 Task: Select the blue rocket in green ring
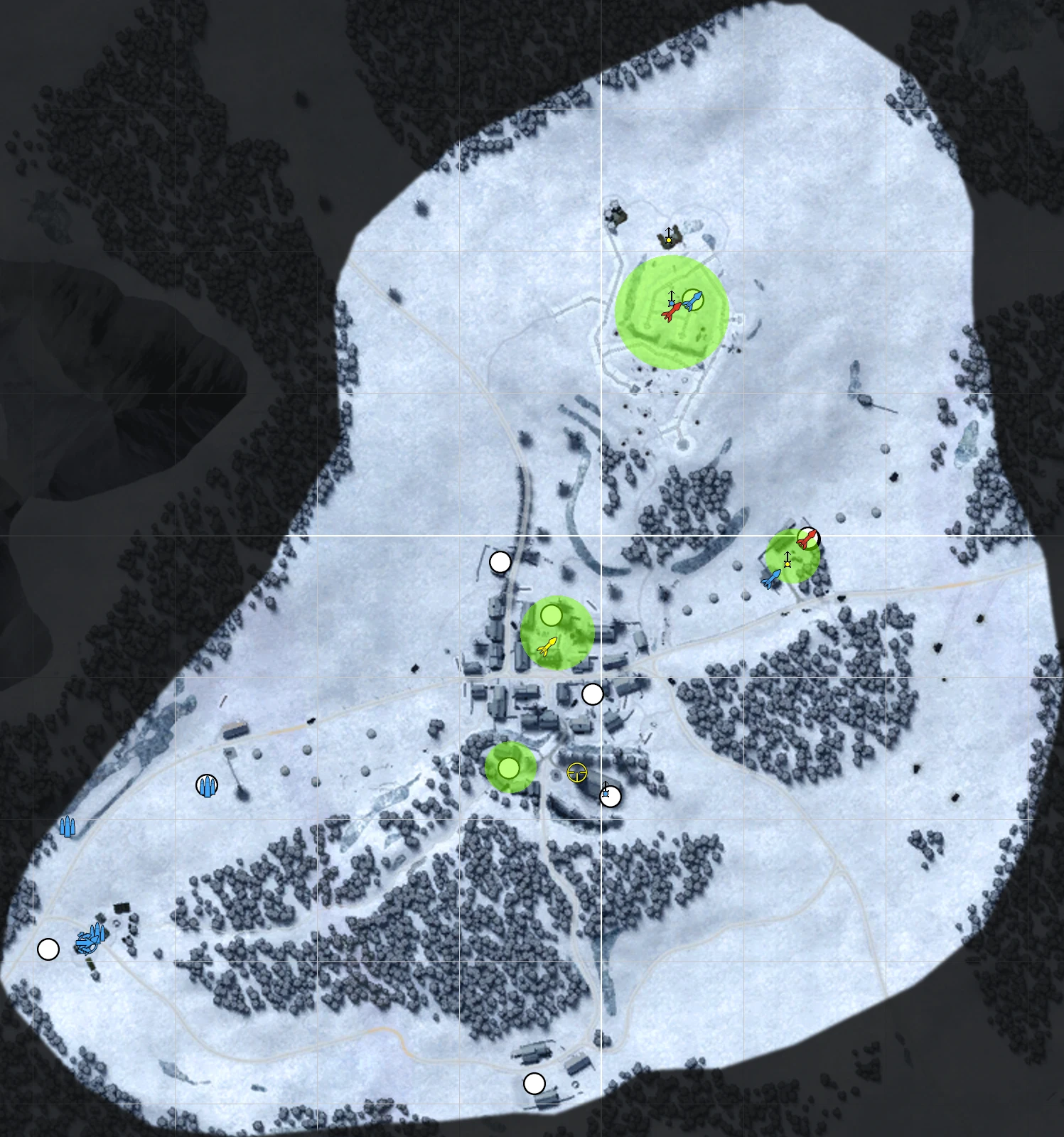coord(693,301)
